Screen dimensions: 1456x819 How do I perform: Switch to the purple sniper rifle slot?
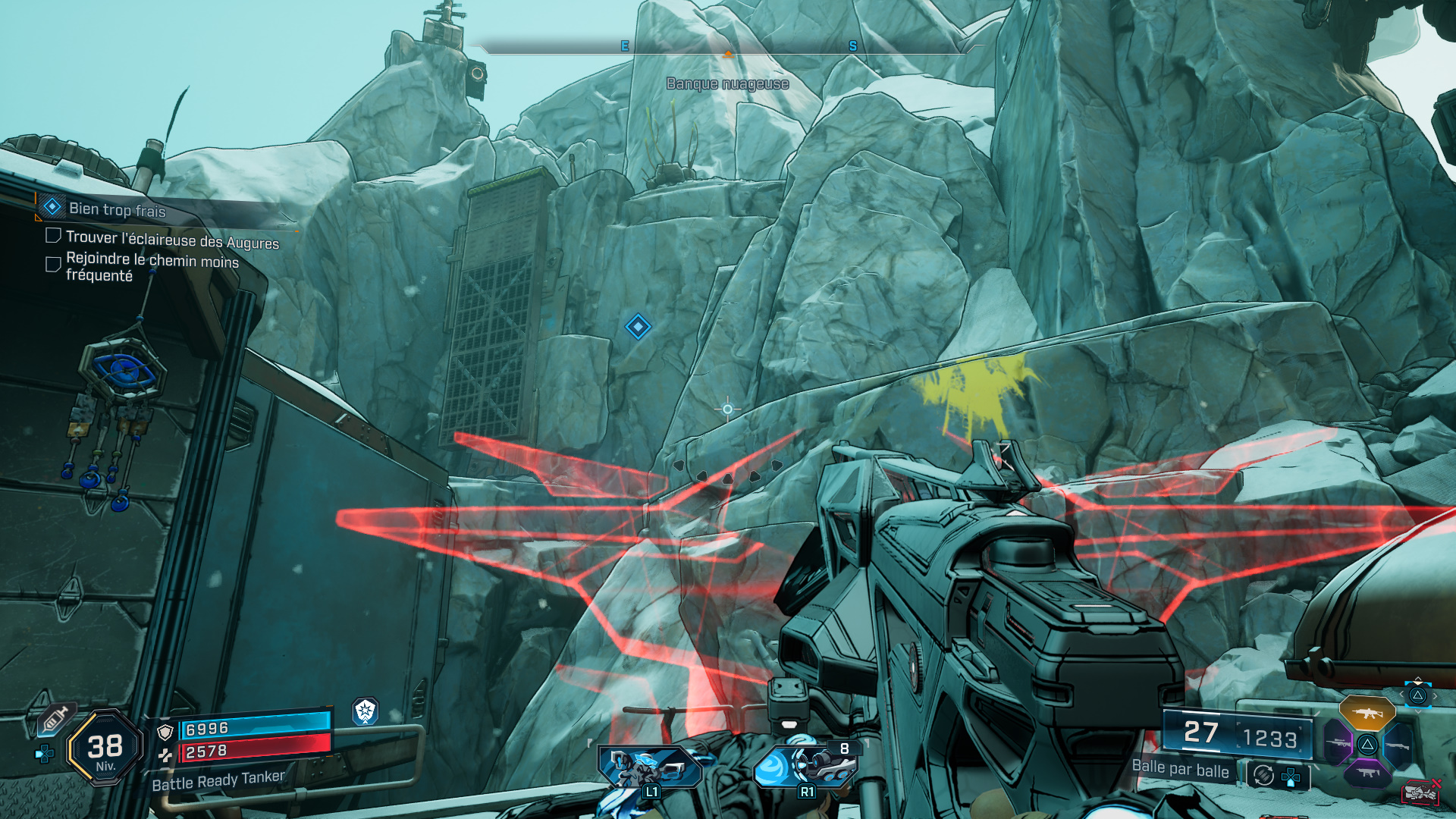tap(1338, 742)
